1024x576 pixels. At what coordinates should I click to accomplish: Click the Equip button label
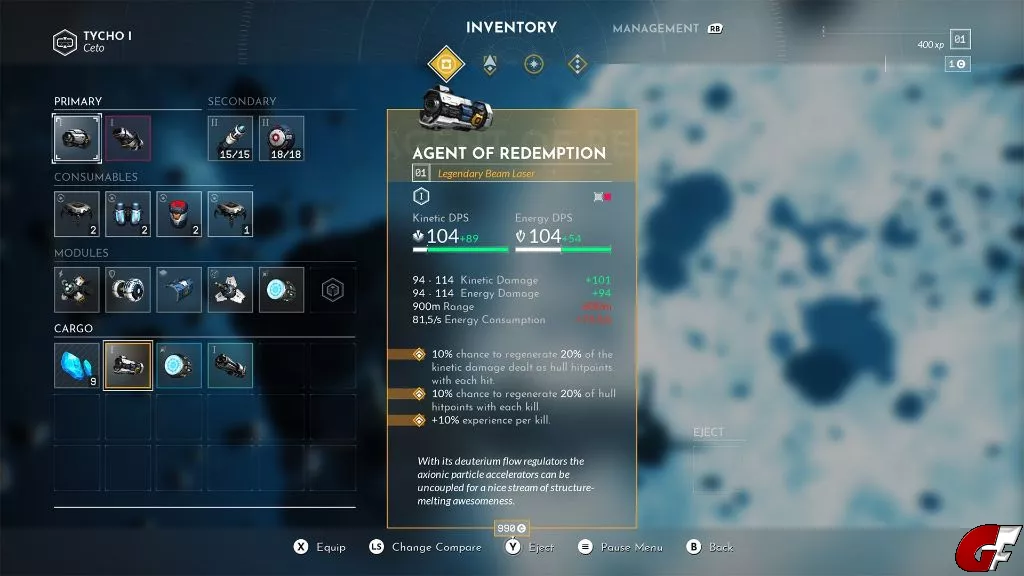tap(331, 548)
